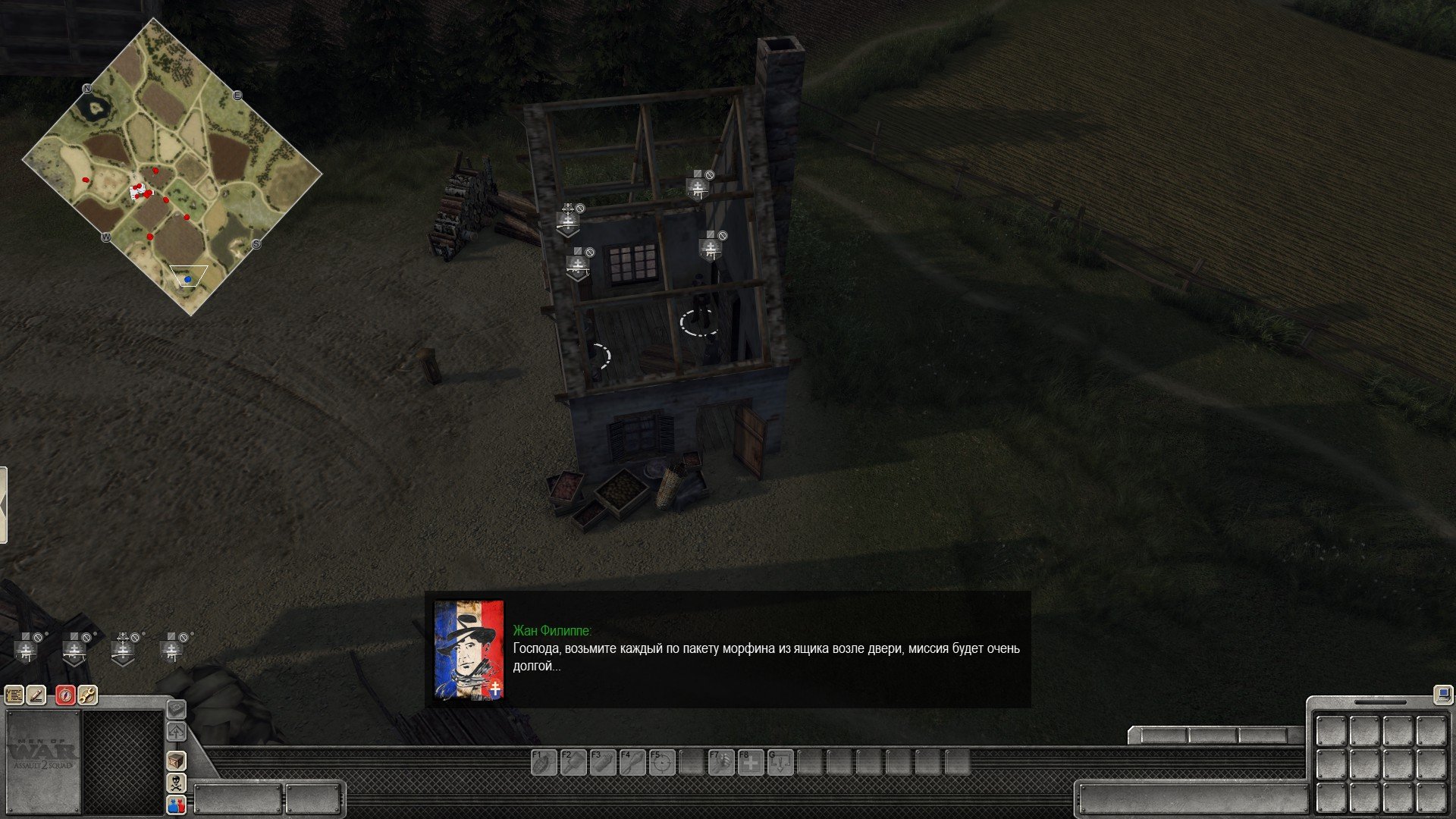Activate the F5 crosshair aim action

(661, 762)
